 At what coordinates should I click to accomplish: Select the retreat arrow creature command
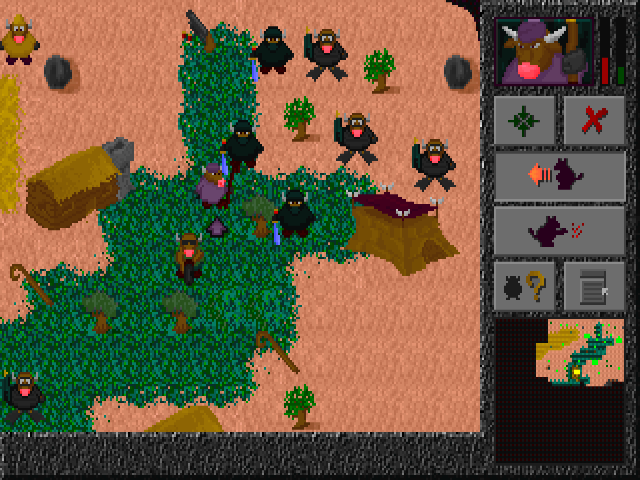[559, 176]
